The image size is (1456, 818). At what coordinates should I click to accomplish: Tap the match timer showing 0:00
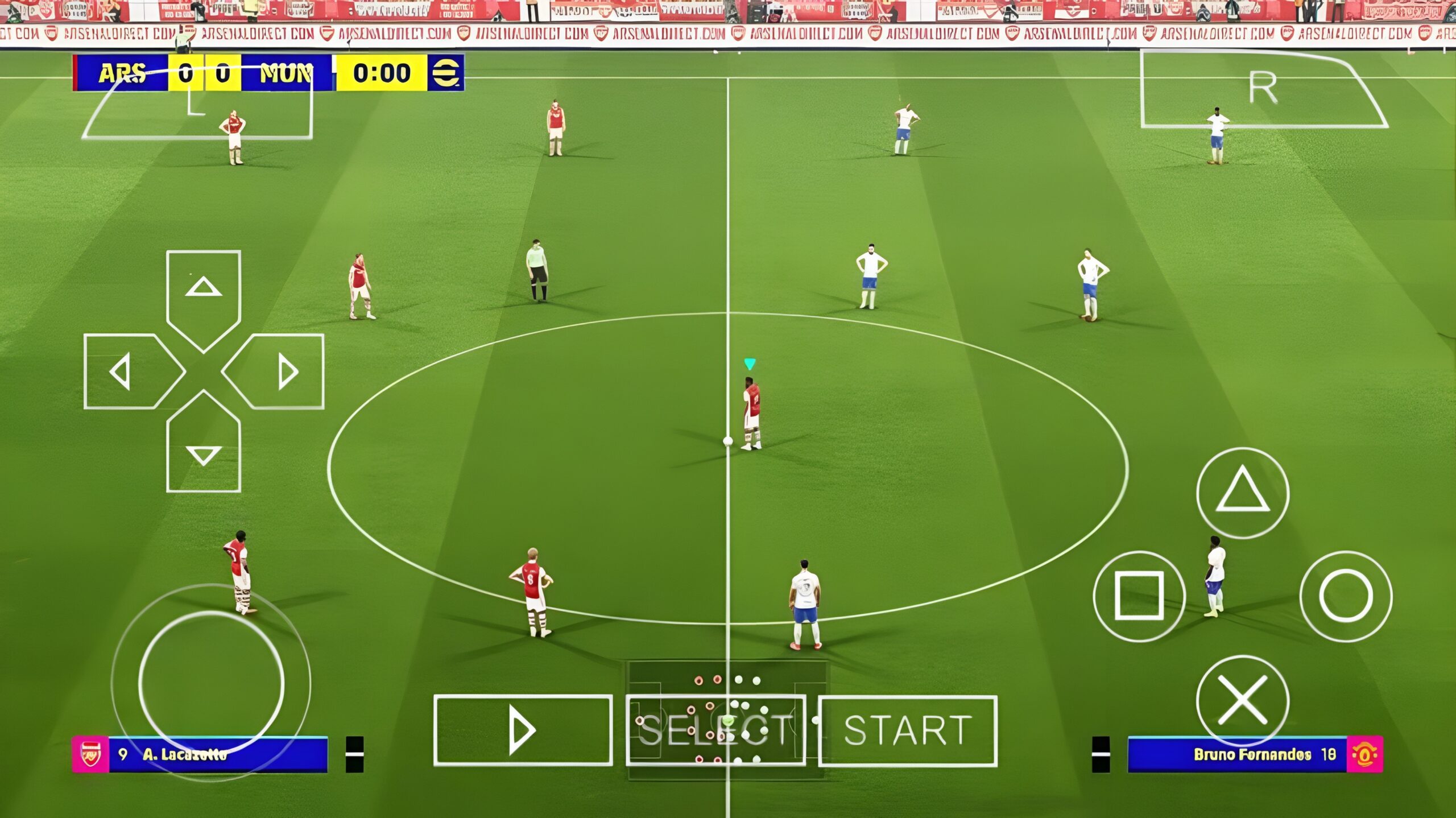click(381, 73)
